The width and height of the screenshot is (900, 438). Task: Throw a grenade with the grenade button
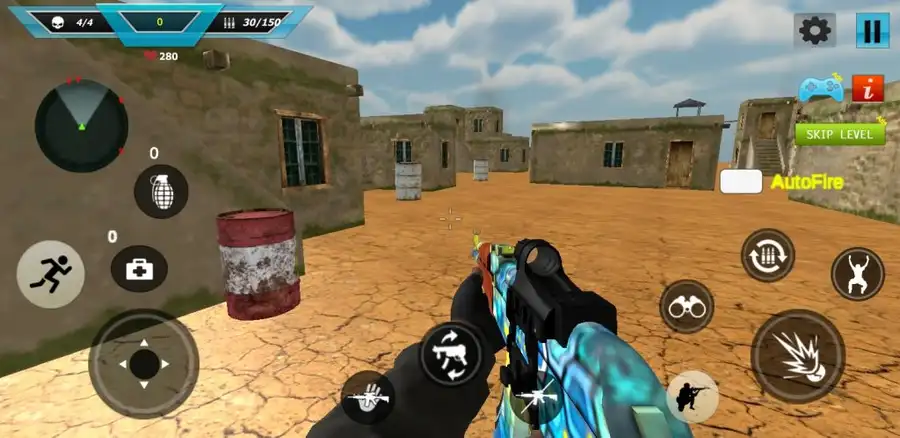coord(161,191)
